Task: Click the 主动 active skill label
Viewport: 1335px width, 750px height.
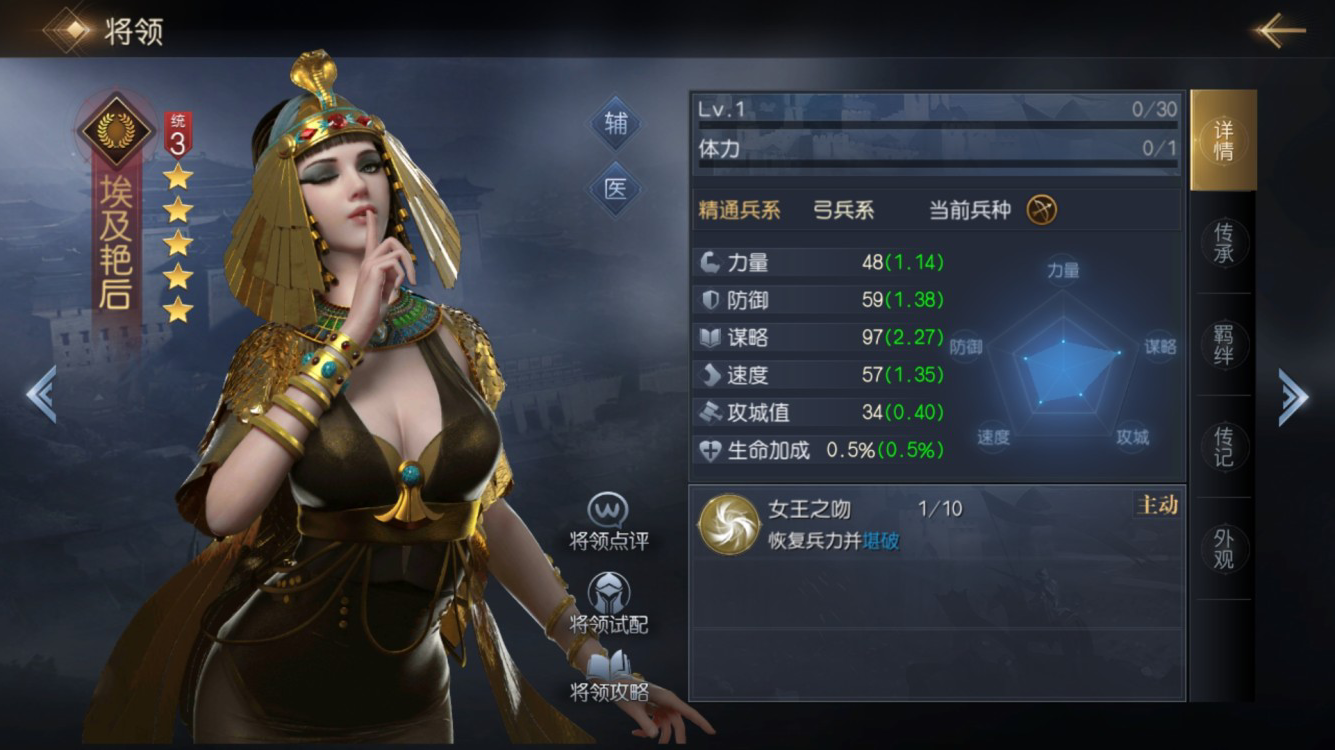Action: tap(1155, 506)
